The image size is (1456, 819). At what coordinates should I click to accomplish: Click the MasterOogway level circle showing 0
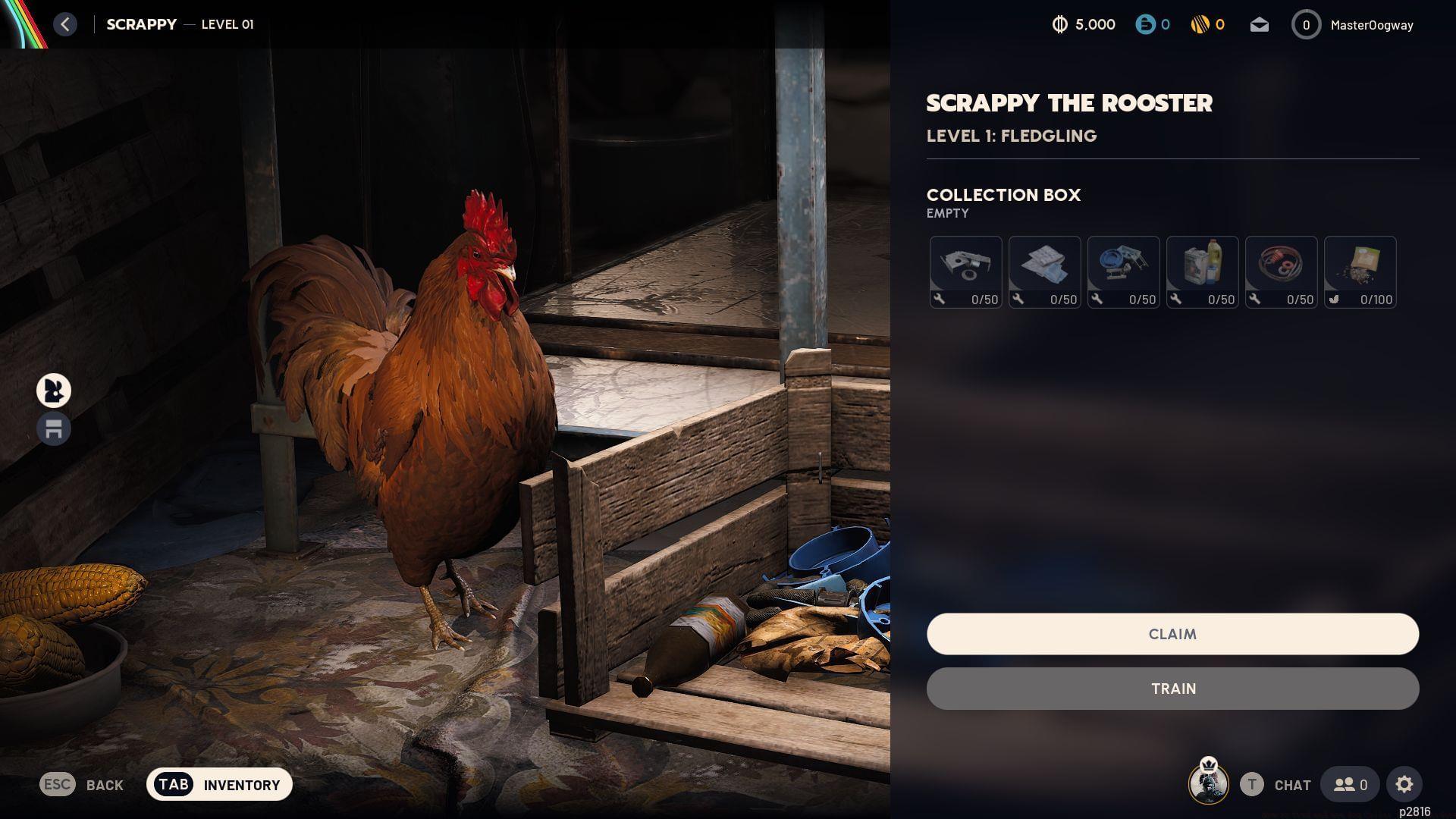tap(1306, 24)
